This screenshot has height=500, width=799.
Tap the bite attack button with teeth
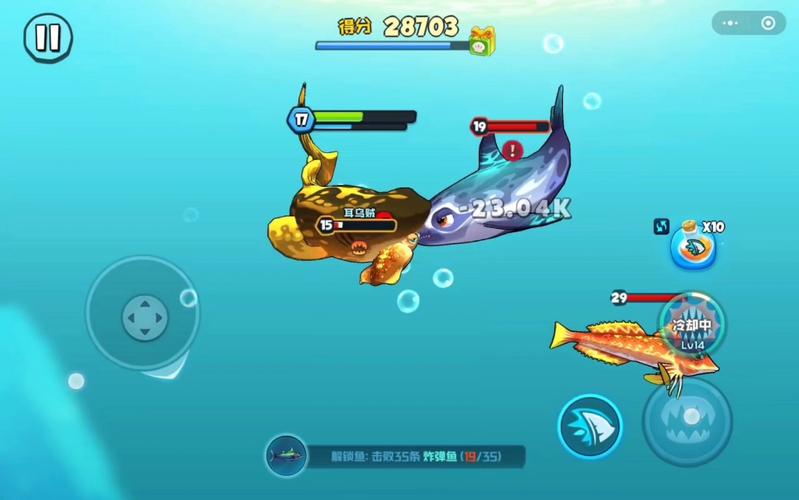pyautogui.click(x=687, y=421)
